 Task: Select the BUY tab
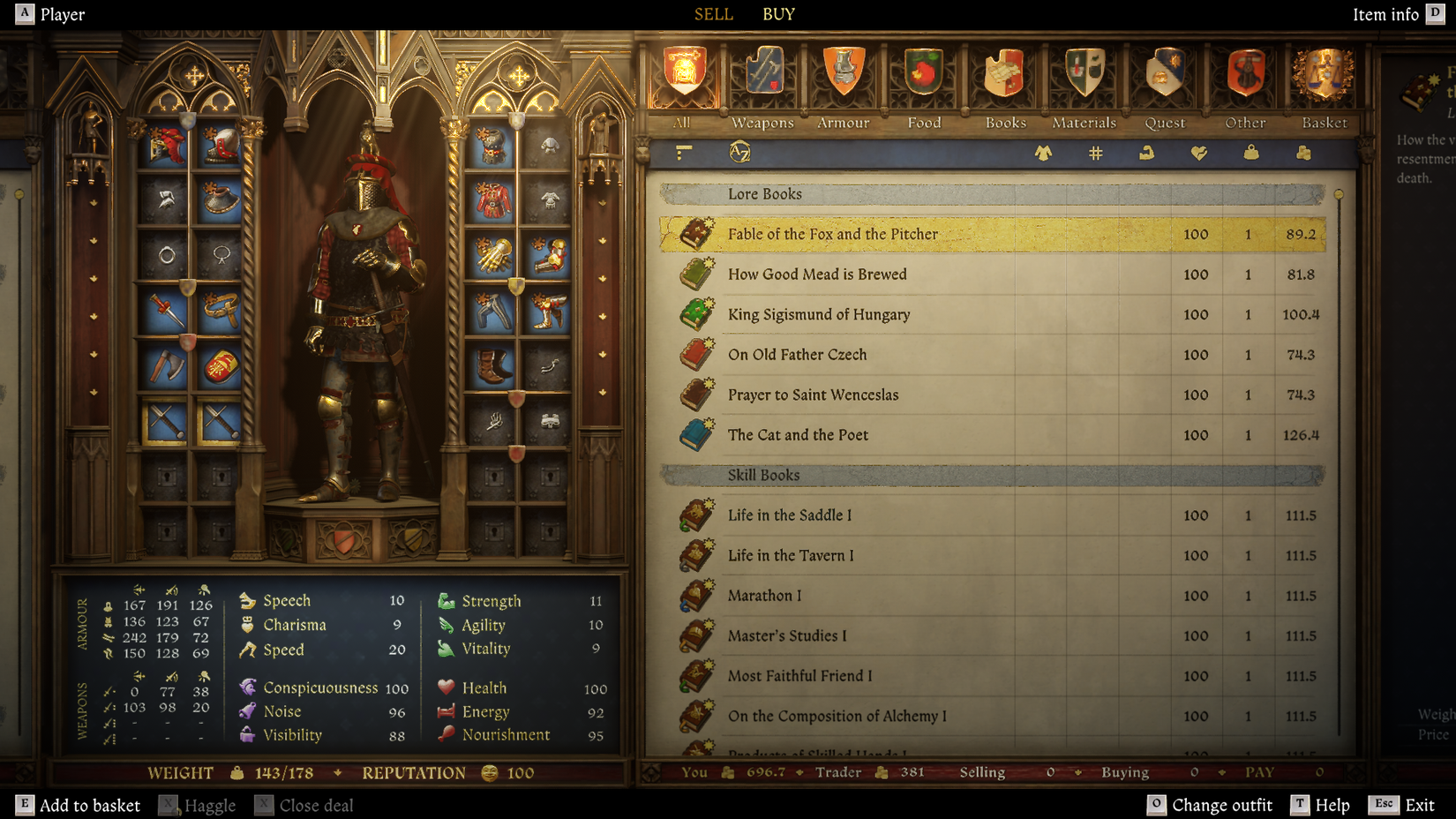click(x=777, y=14)
